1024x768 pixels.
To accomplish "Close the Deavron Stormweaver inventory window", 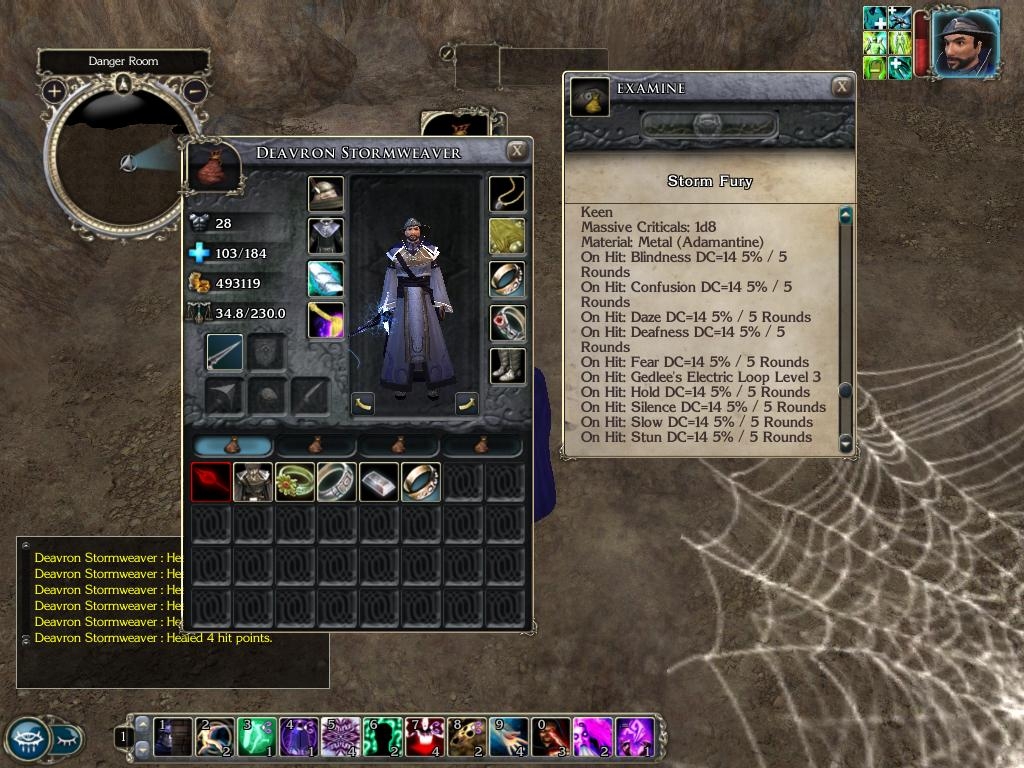I will [516, 151].
